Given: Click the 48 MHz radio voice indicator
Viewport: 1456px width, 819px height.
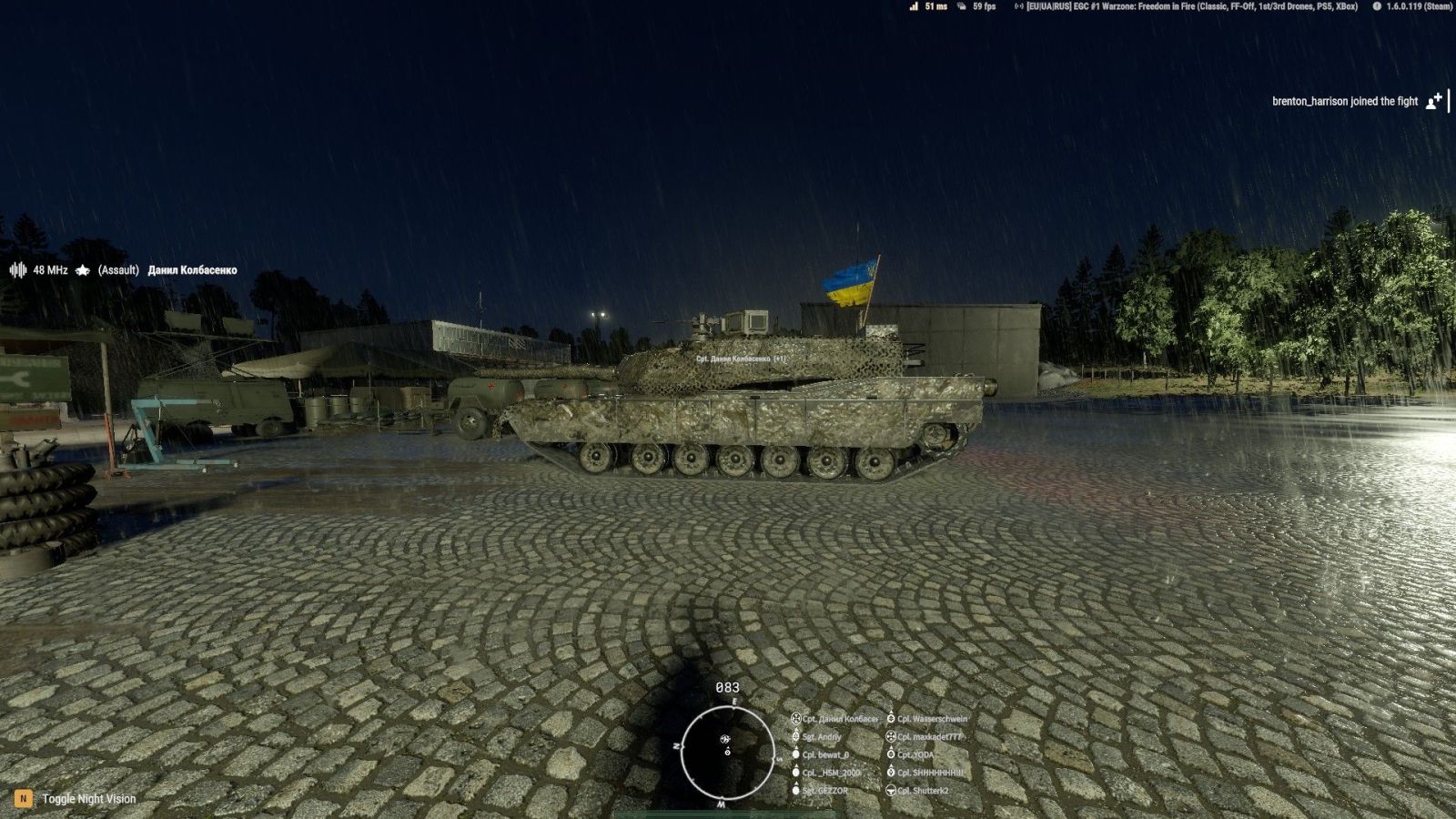Looking at the screenshot, I should pos(39,270).
